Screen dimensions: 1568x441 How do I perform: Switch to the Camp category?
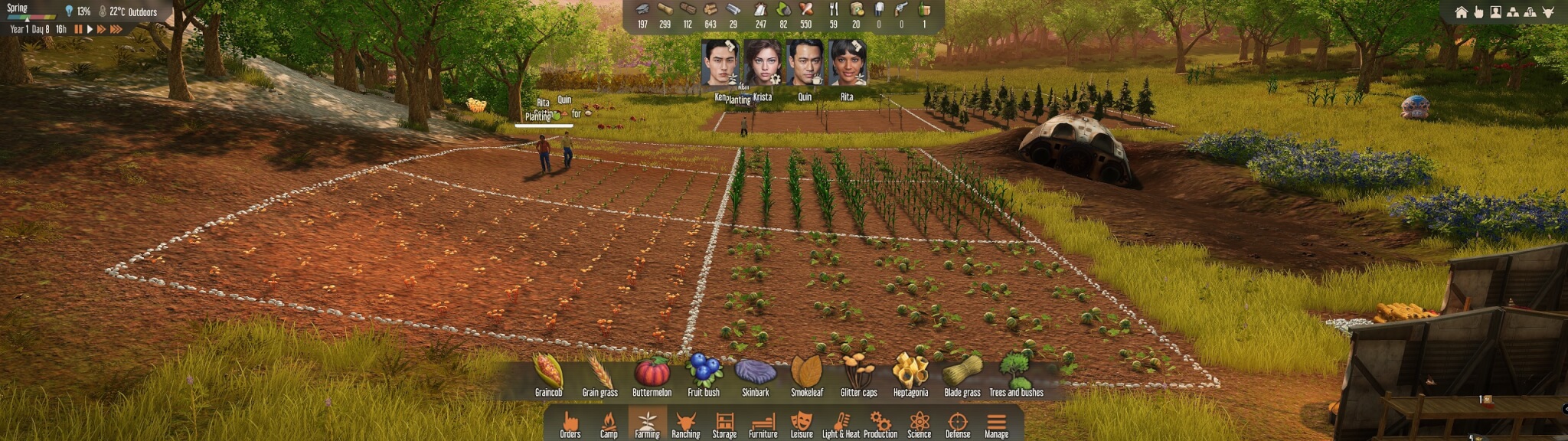(x=609, y=424)
